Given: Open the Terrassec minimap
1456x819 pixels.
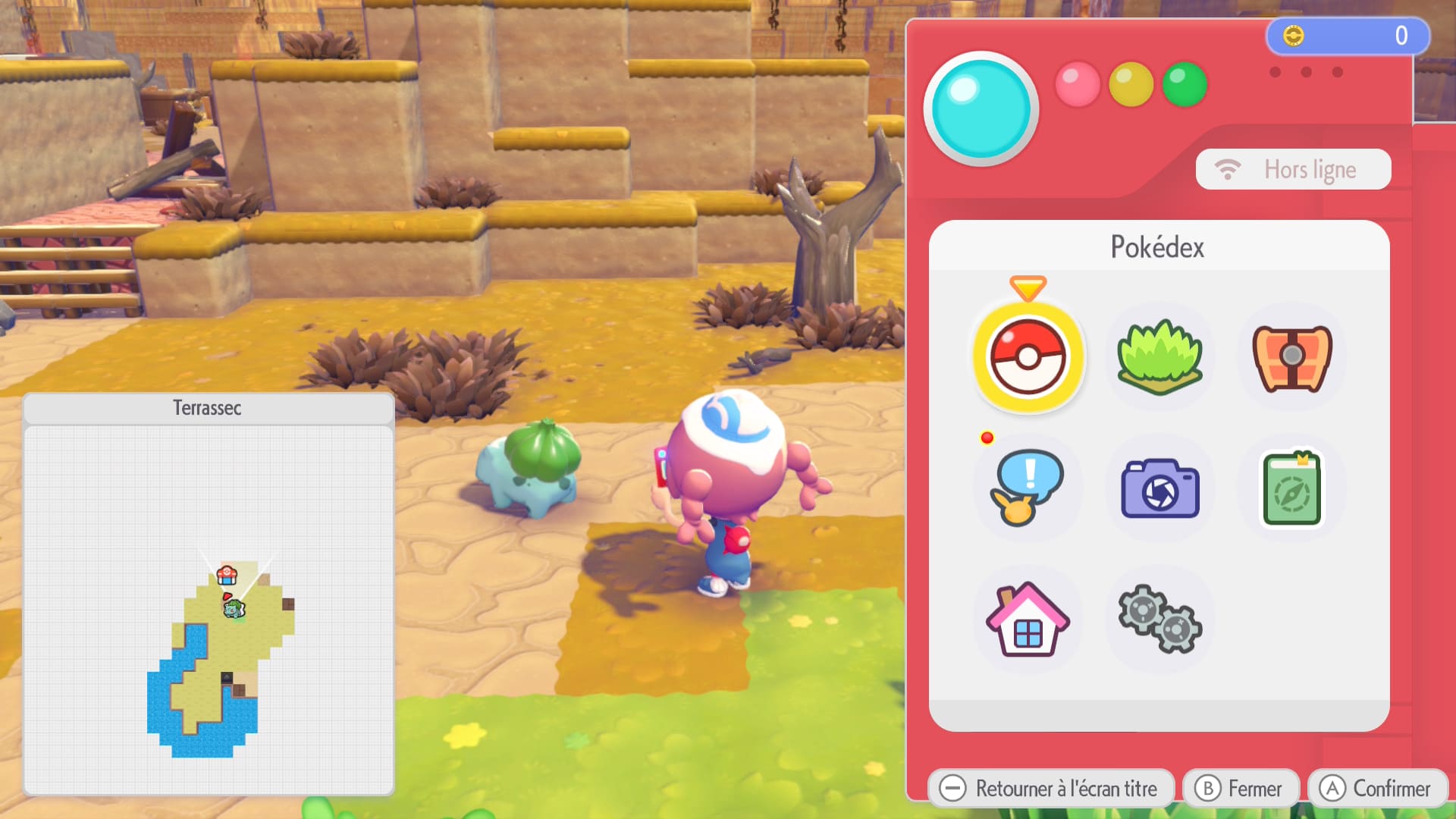Looking at the screenshot, I should click(x=209, y=607).
